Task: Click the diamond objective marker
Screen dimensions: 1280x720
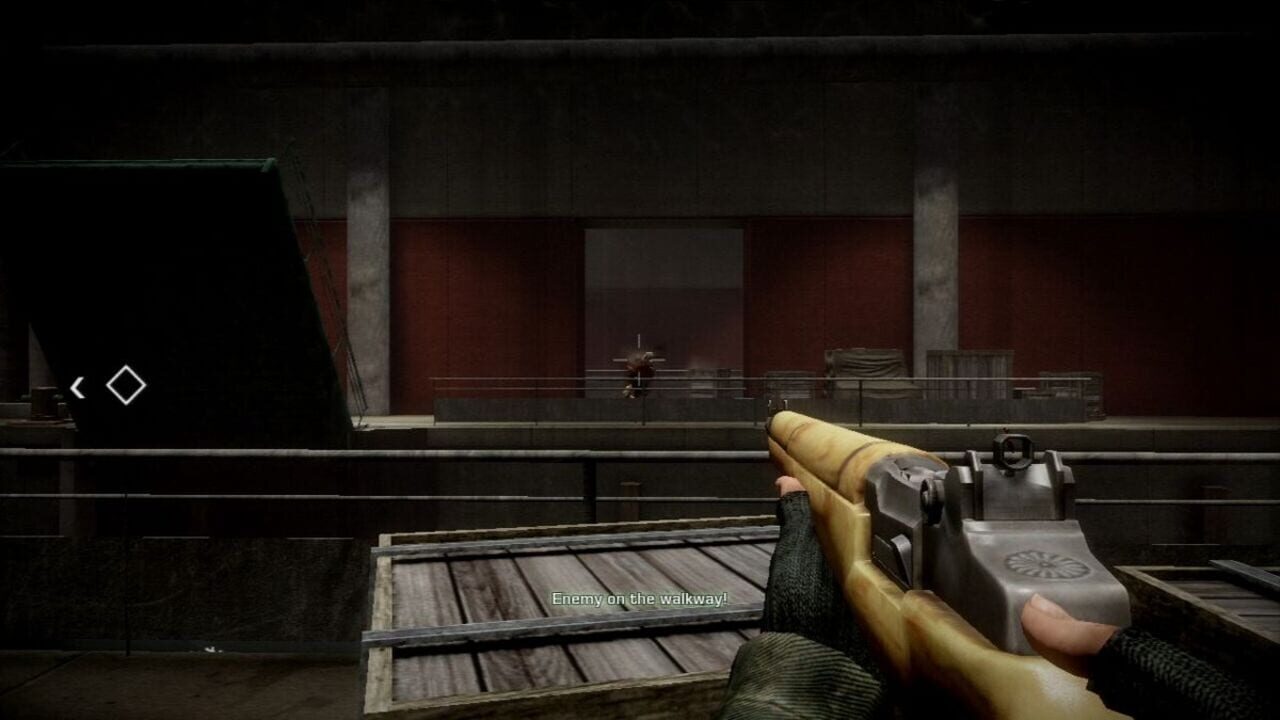Action: (124, 385)
